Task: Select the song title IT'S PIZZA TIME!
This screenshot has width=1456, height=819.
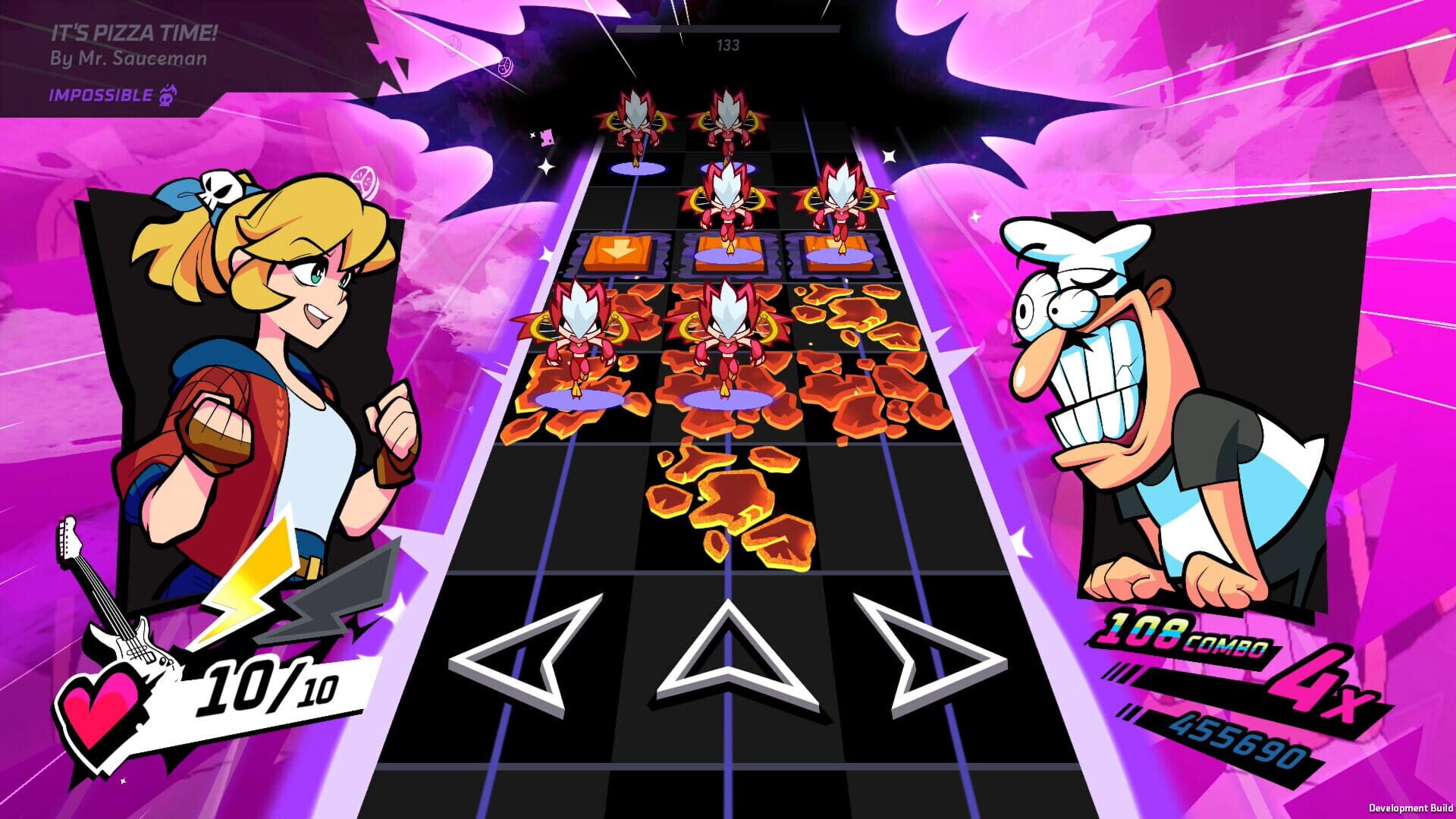Action: [x=135, y=32]
